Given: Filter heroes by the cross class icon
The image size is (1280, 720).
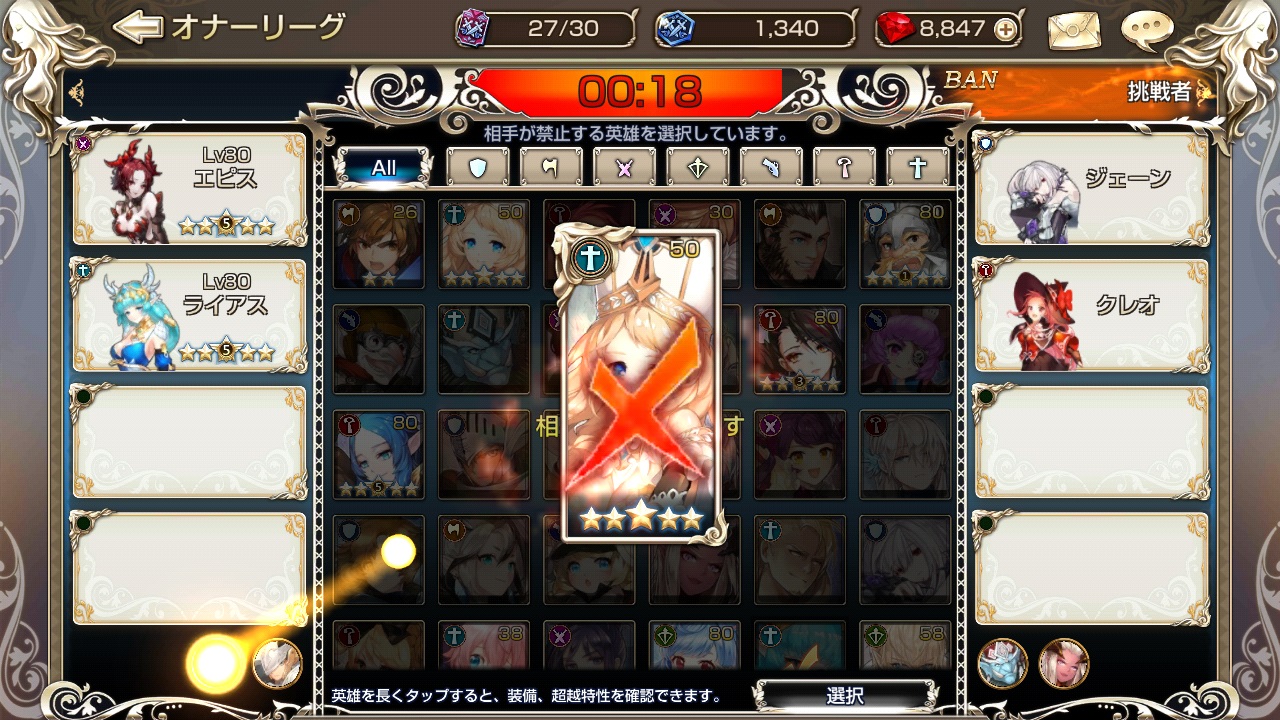Looking at the screenshot, I should [x=917, y=167].
